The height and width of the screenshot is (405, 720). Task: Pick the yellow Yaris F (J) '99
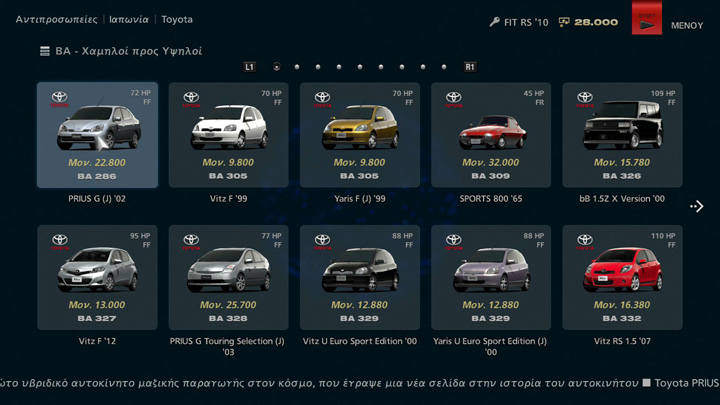coord(360,135)
